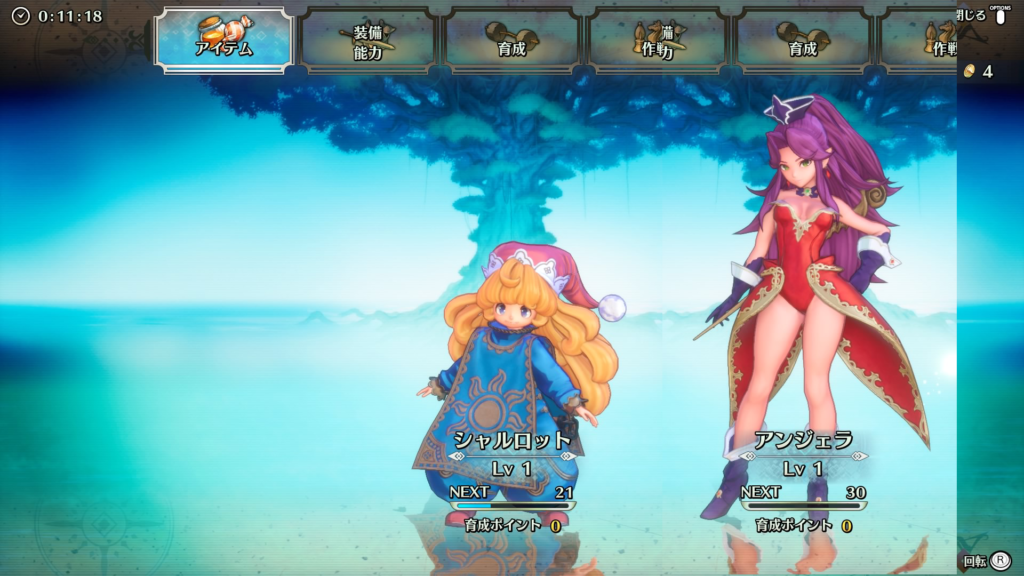
Task: Choose the シャルロット character name plate
Action: [512, 440]
